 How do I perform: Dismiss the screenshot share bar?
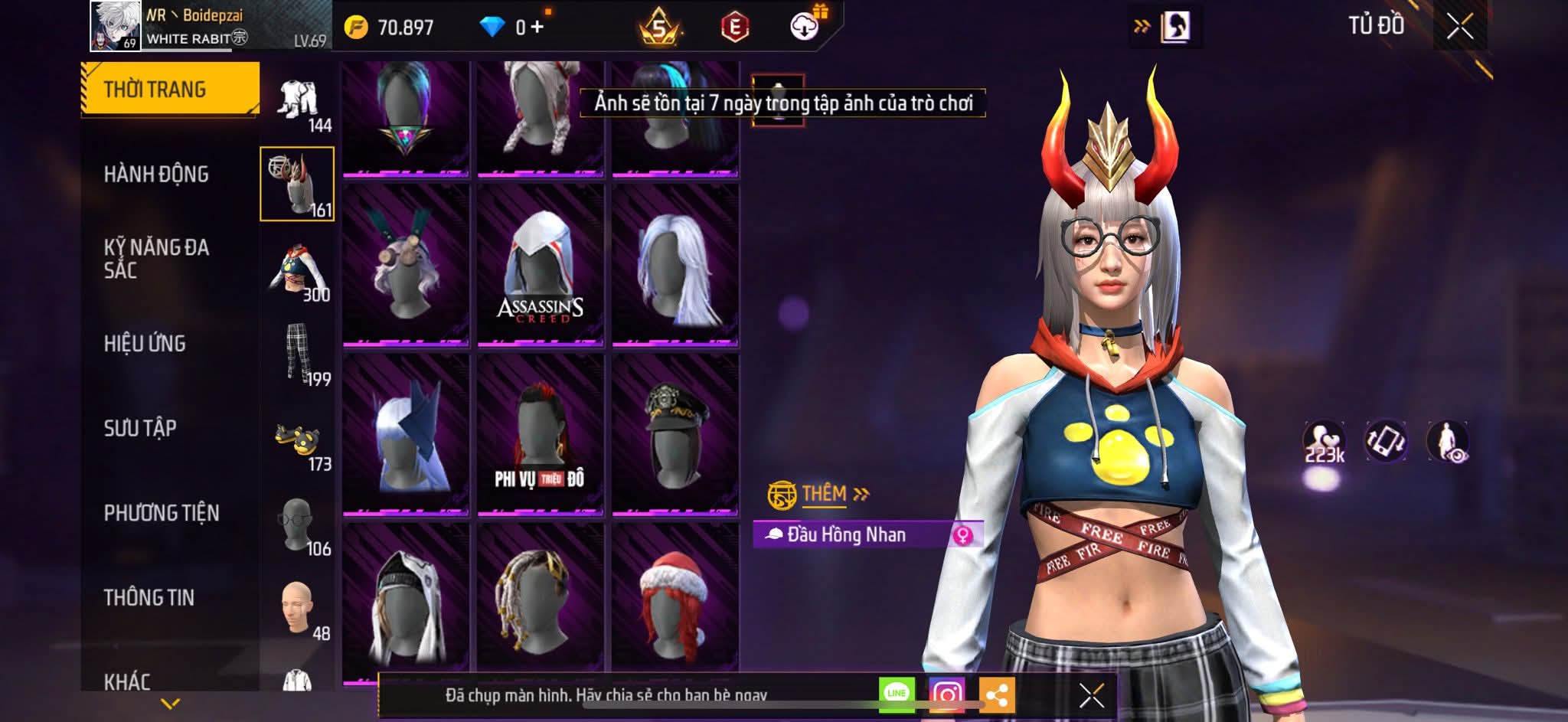(x=1091, y=695)
